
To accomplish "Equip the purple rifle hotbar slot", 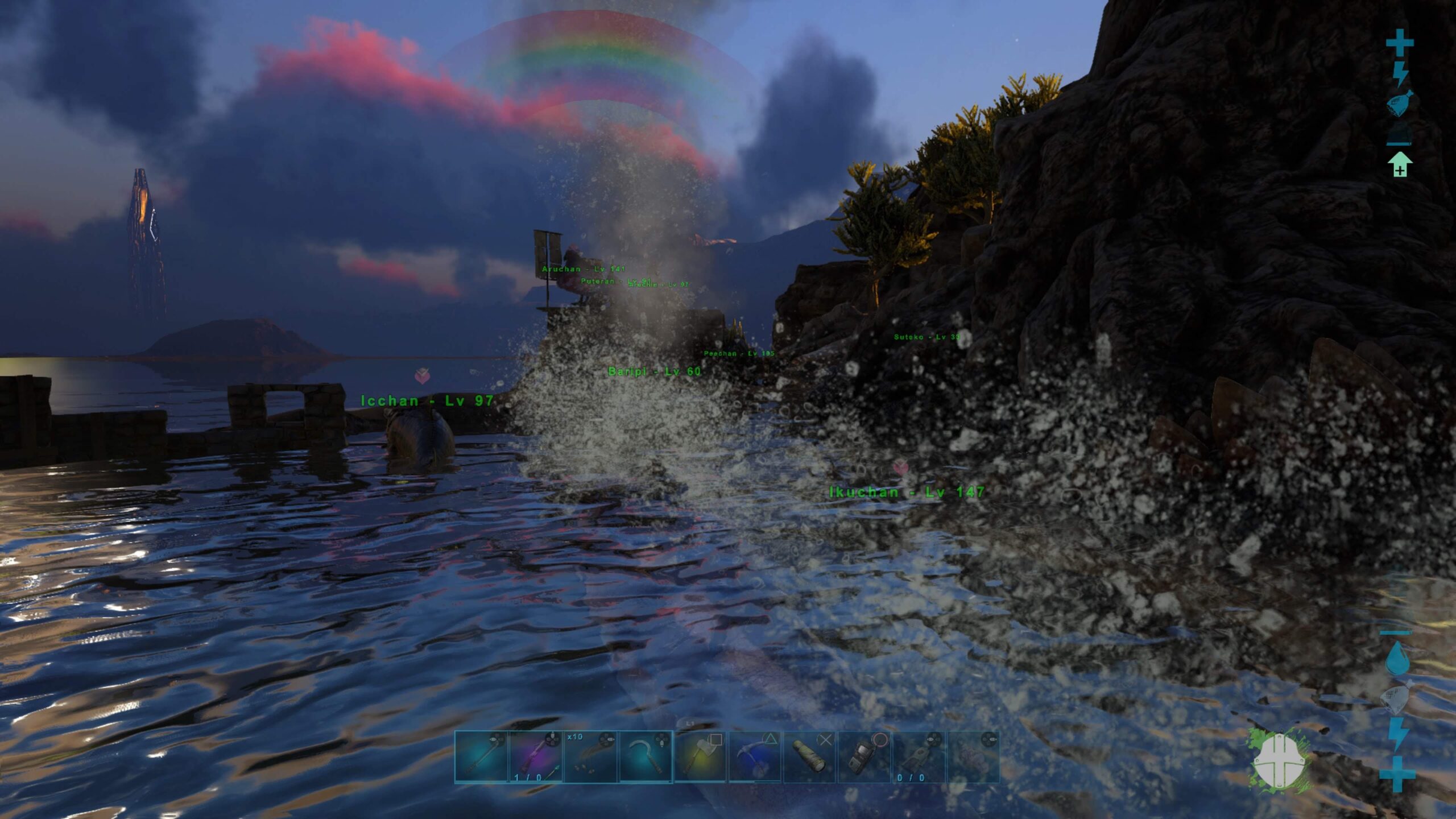I will coord(536,758).
